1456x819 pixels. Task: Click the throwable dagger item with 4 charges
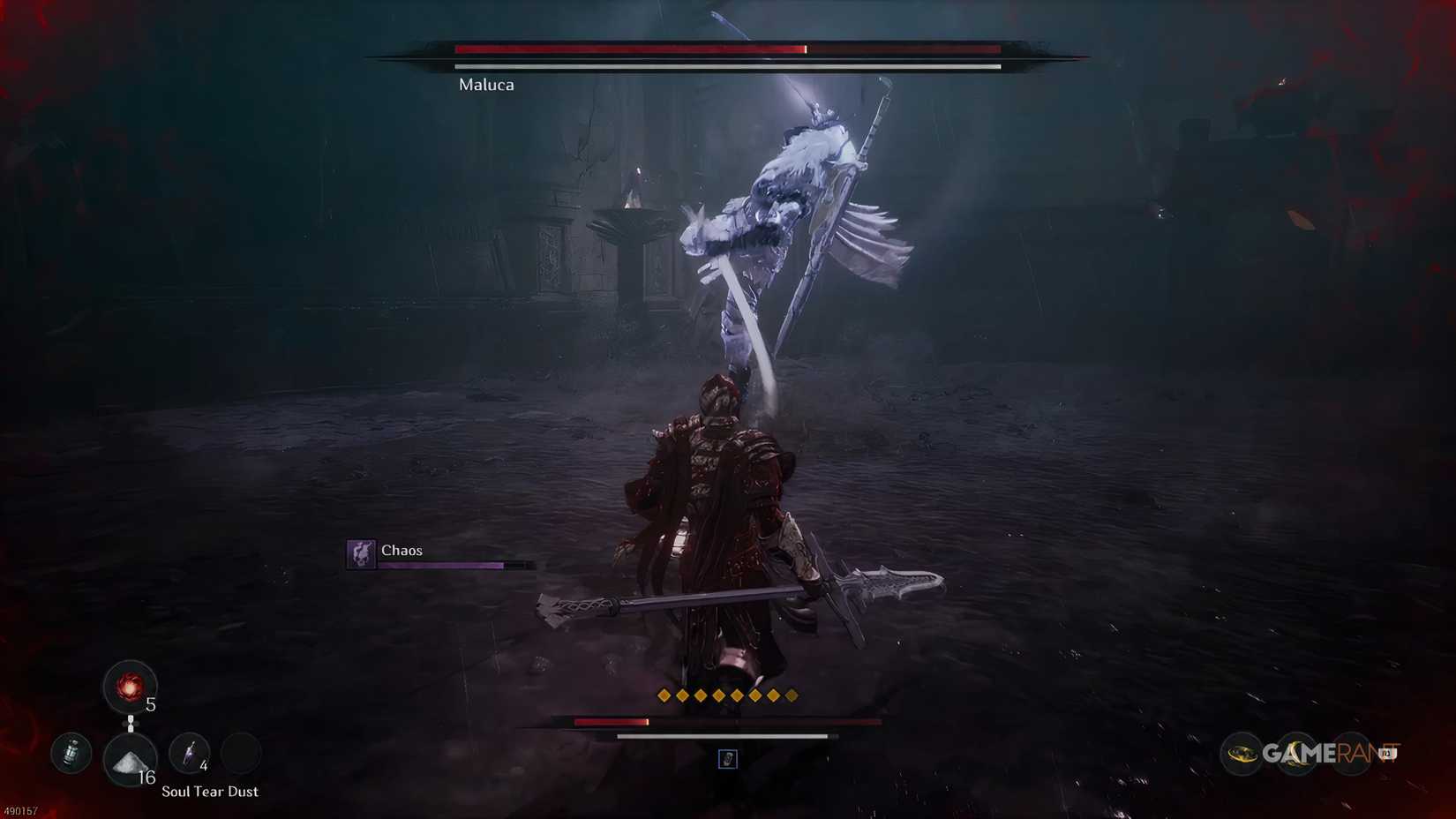[x=191, y=754]
